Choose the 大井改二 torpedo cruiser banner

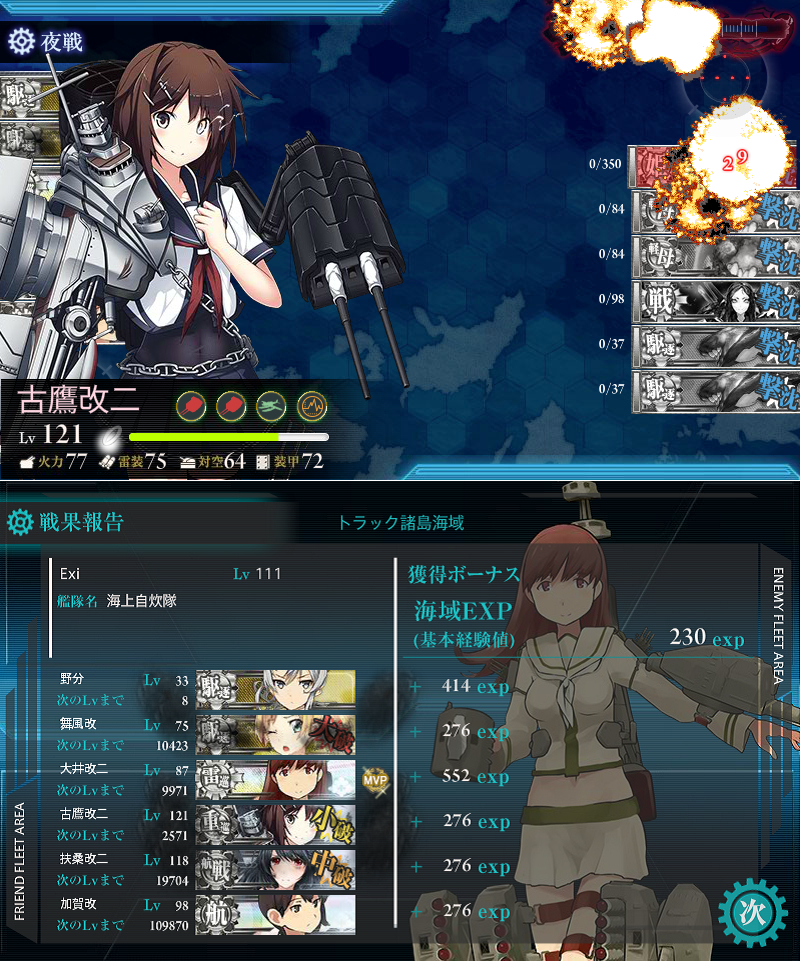(276, 777)
